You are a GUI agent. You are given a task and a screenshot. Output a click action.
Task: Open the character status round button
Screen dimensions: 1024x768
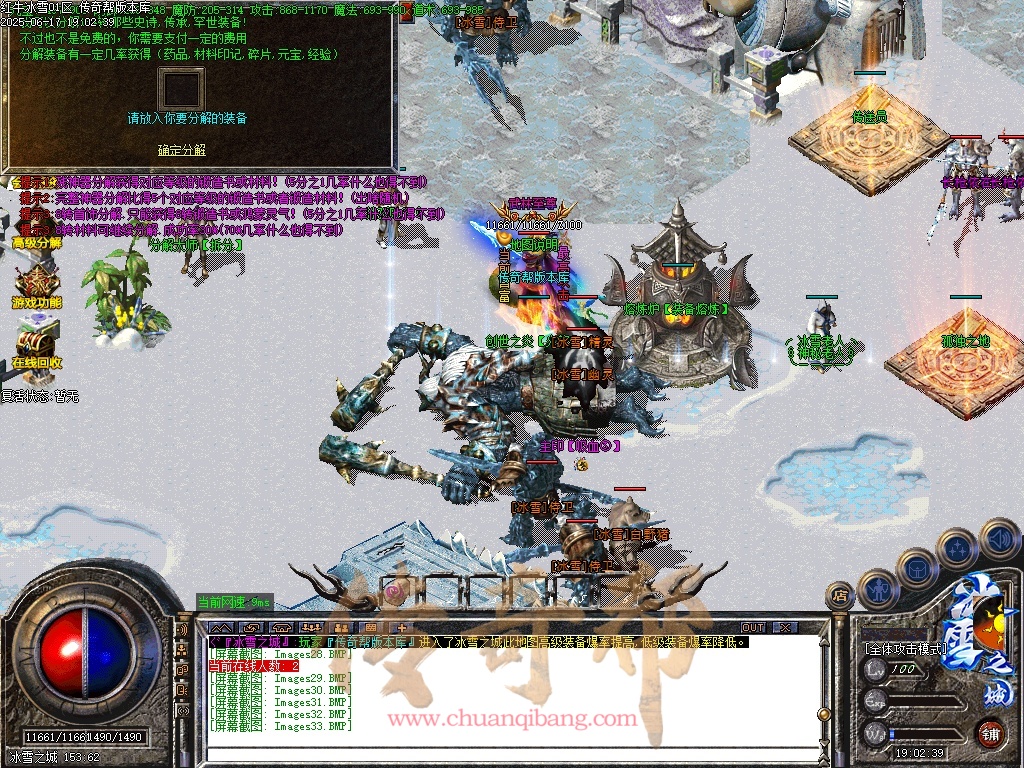(876, 588)
